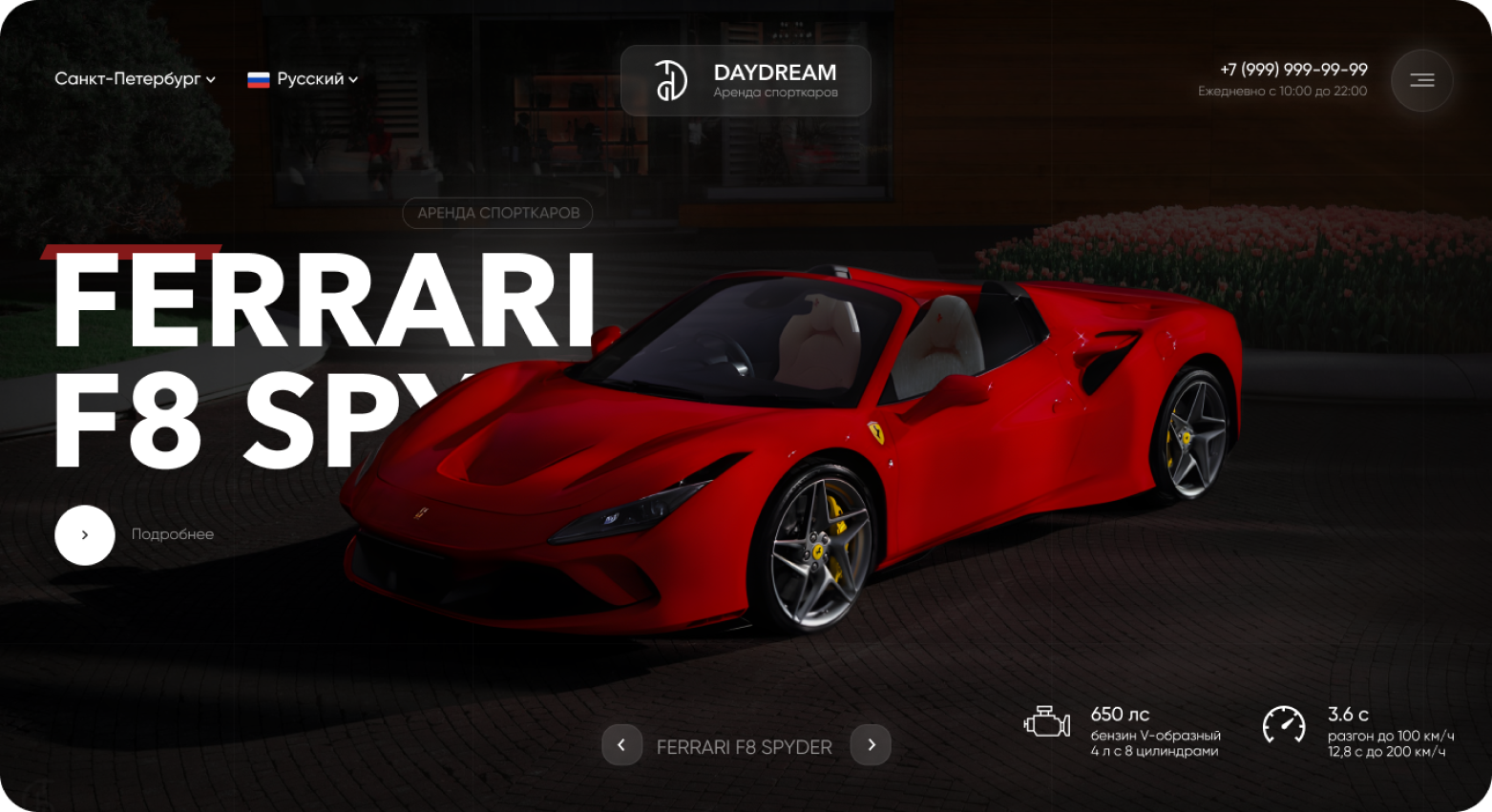Open the Русский language dropdown
Image resolution: width=1492 pixels, height=812 pixels.
tap(303, 79)
